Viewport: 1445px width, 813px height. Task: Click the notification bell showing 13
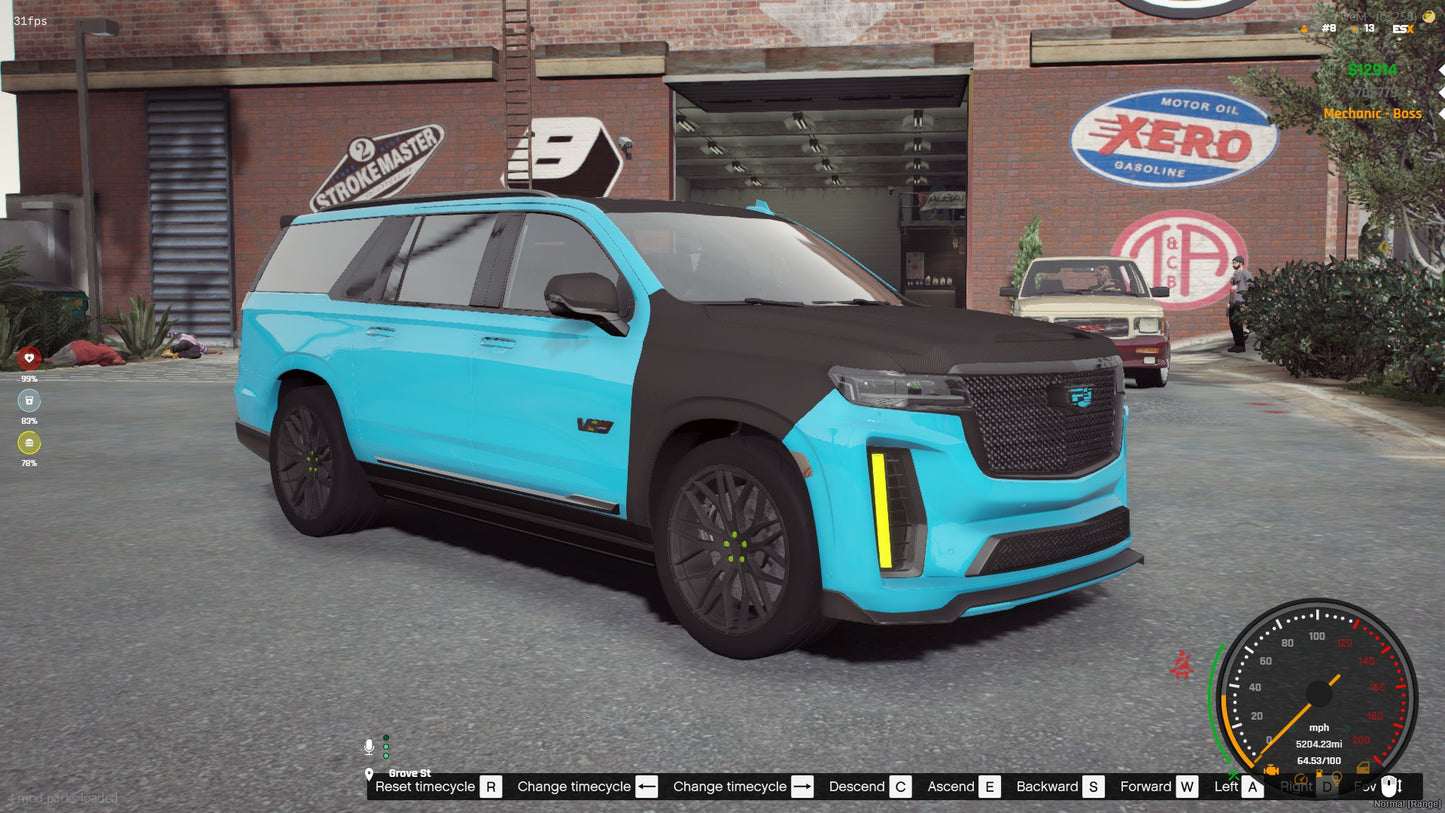tap(1354, 29)
